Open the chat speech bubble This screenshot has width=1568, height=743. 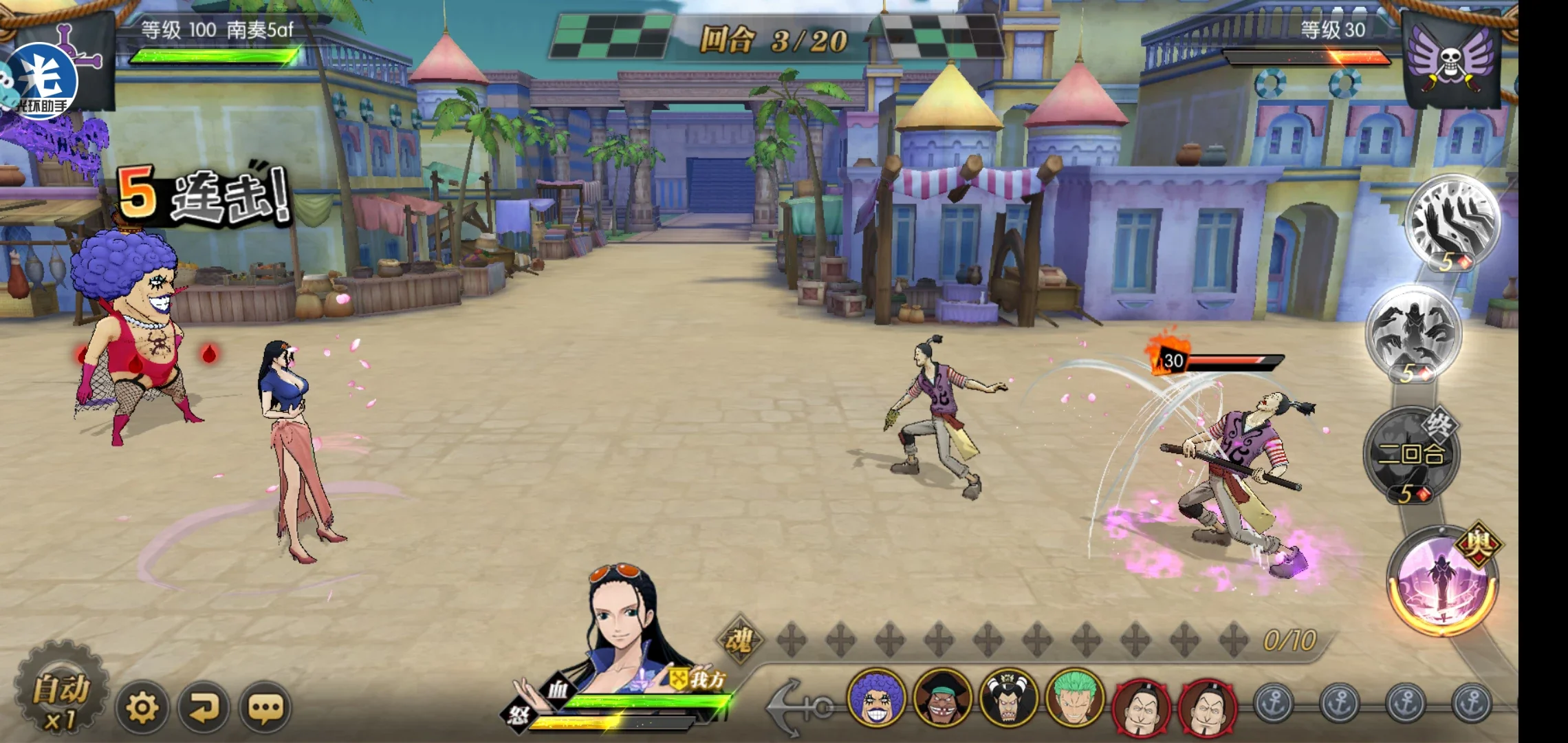pos(265,707)
